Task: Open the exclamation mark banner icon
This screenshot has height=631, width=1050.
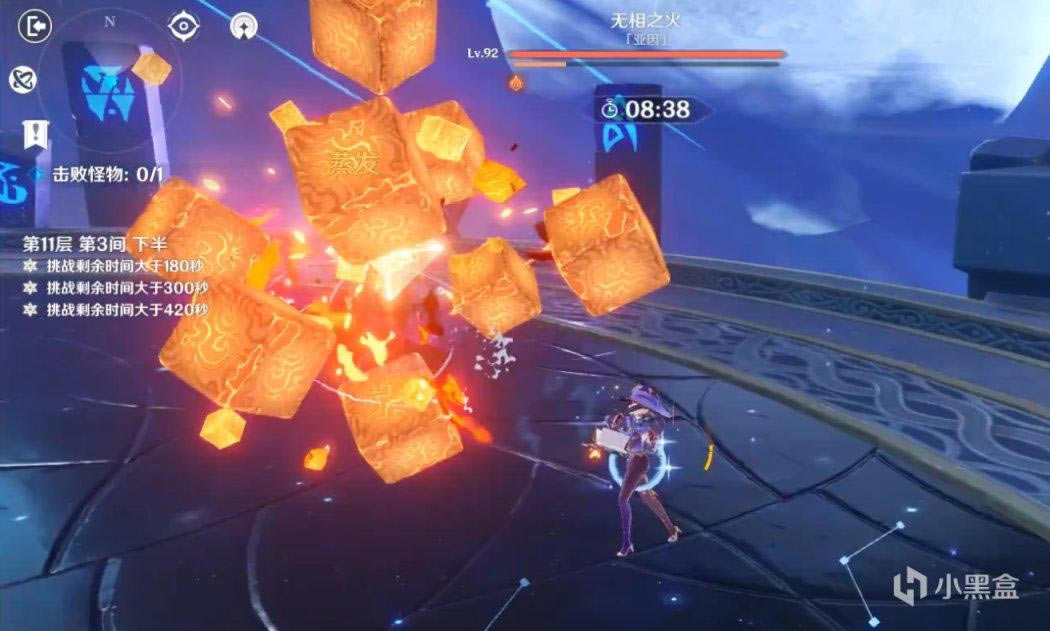Action: (x=37, y=133)
